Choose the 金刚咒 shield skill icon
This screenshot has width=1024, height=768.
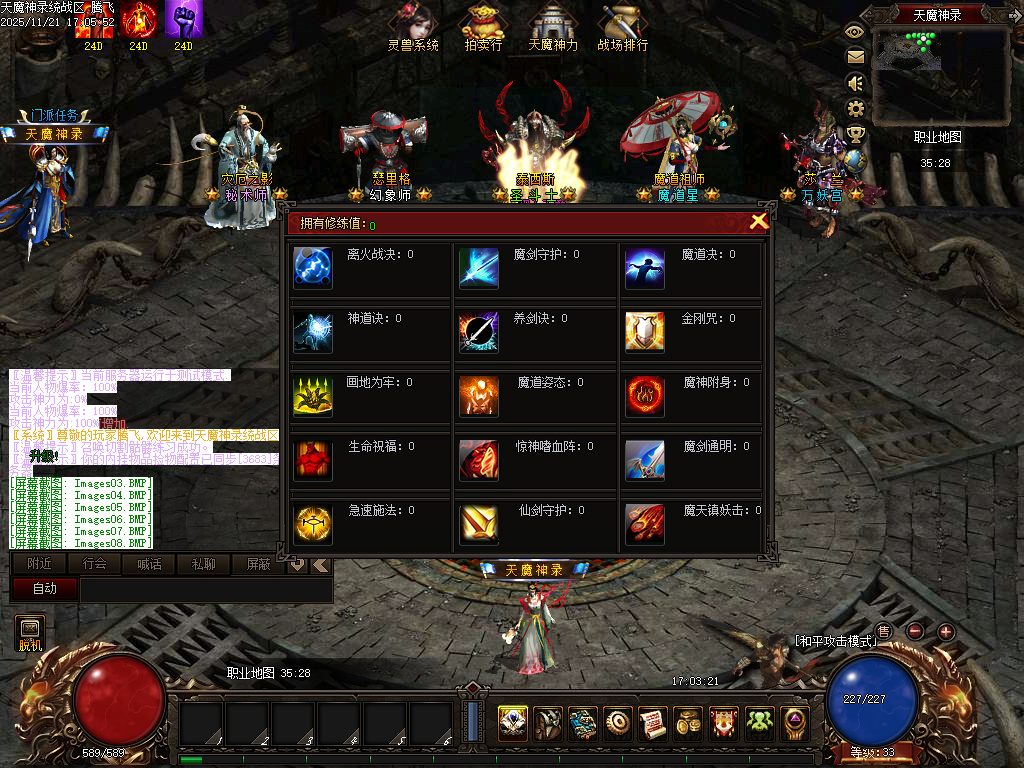point(645,332)
